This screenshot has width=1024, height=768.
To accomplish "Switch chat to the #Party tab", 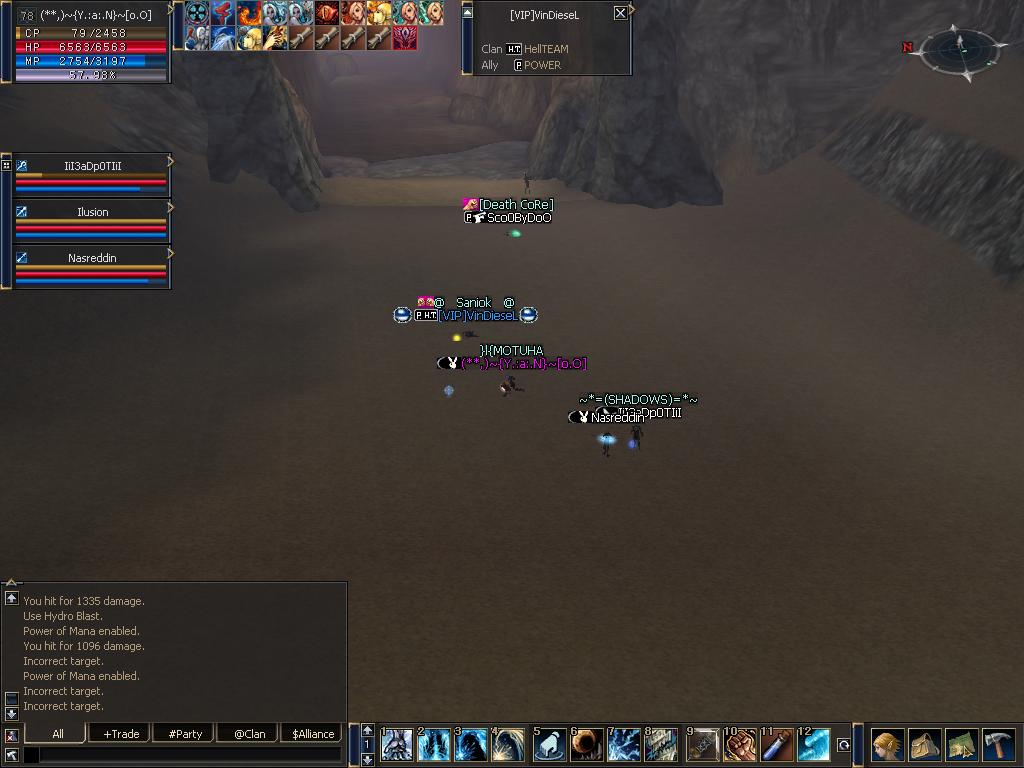I will tap(185, 734).
